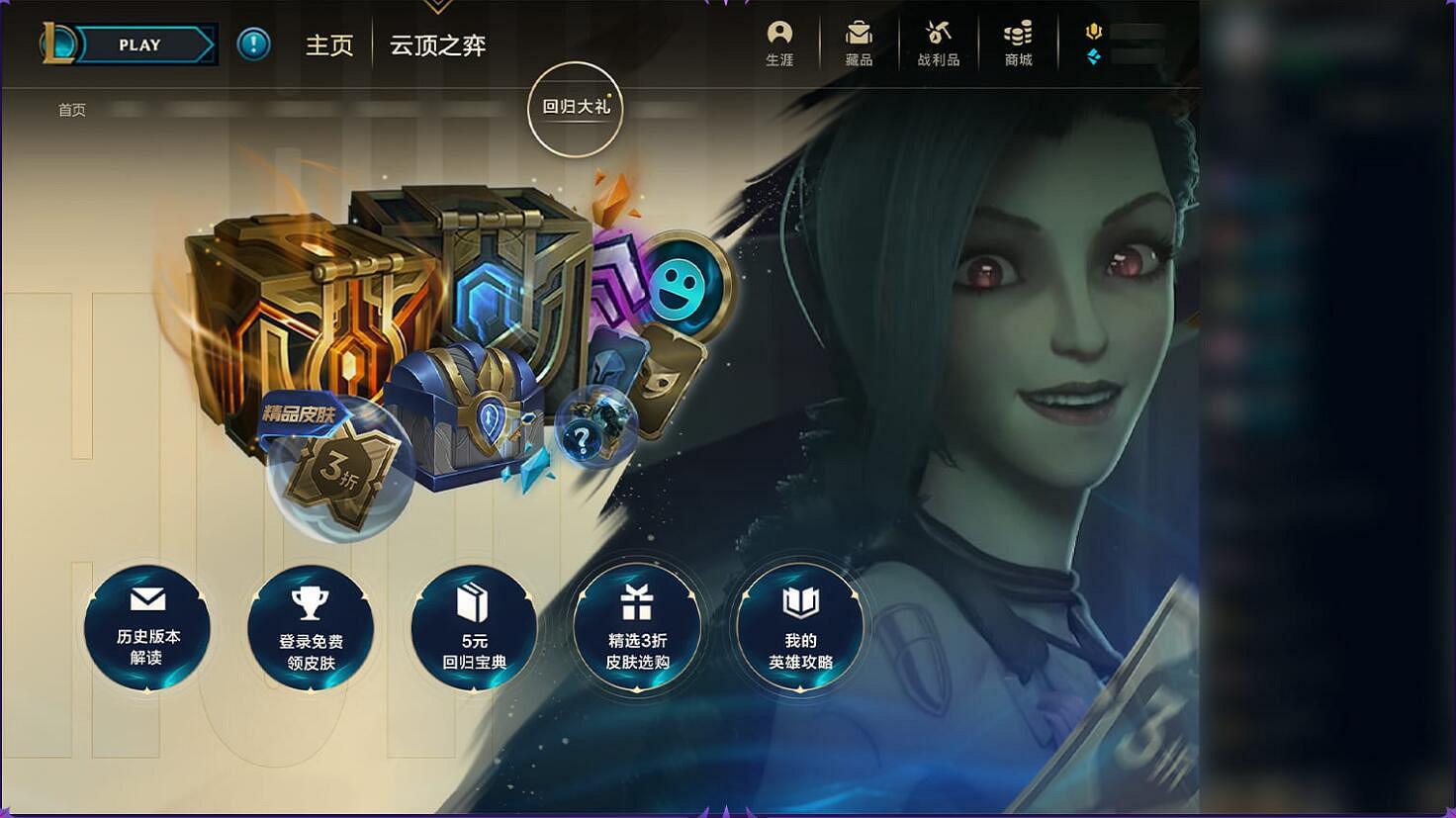Open the 战利品 (Loot) hextech icon
1456x818 pixels.
[x=938, y=41]
